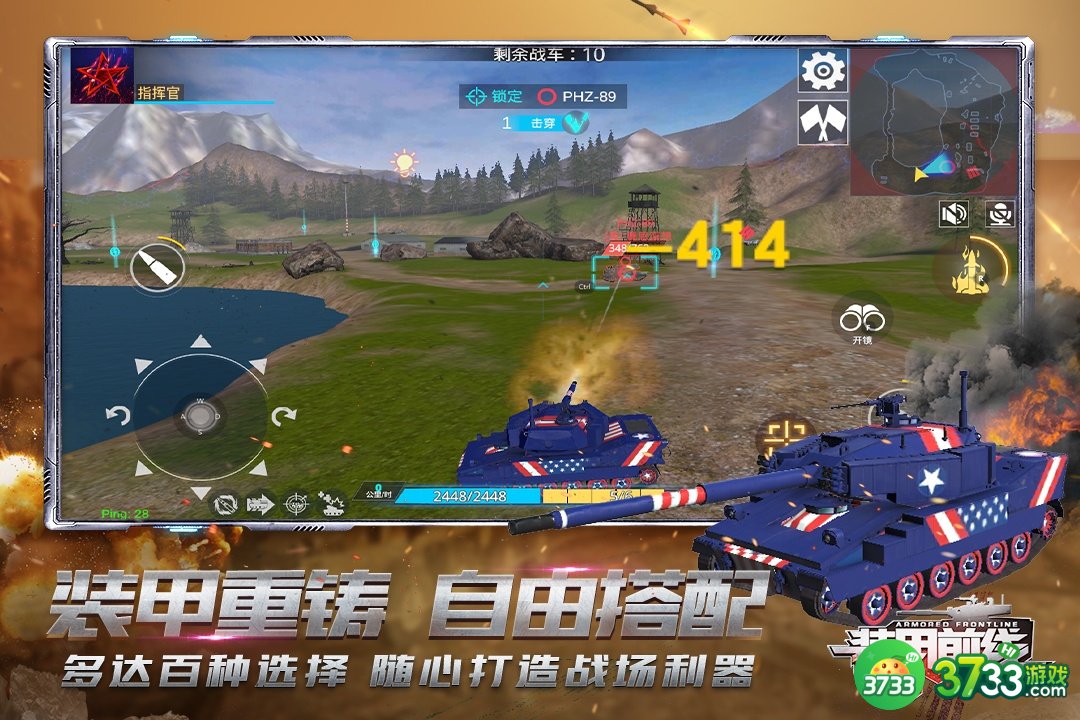Click the commander red star avatar
Screen dimensions: 1080x720
102,75
